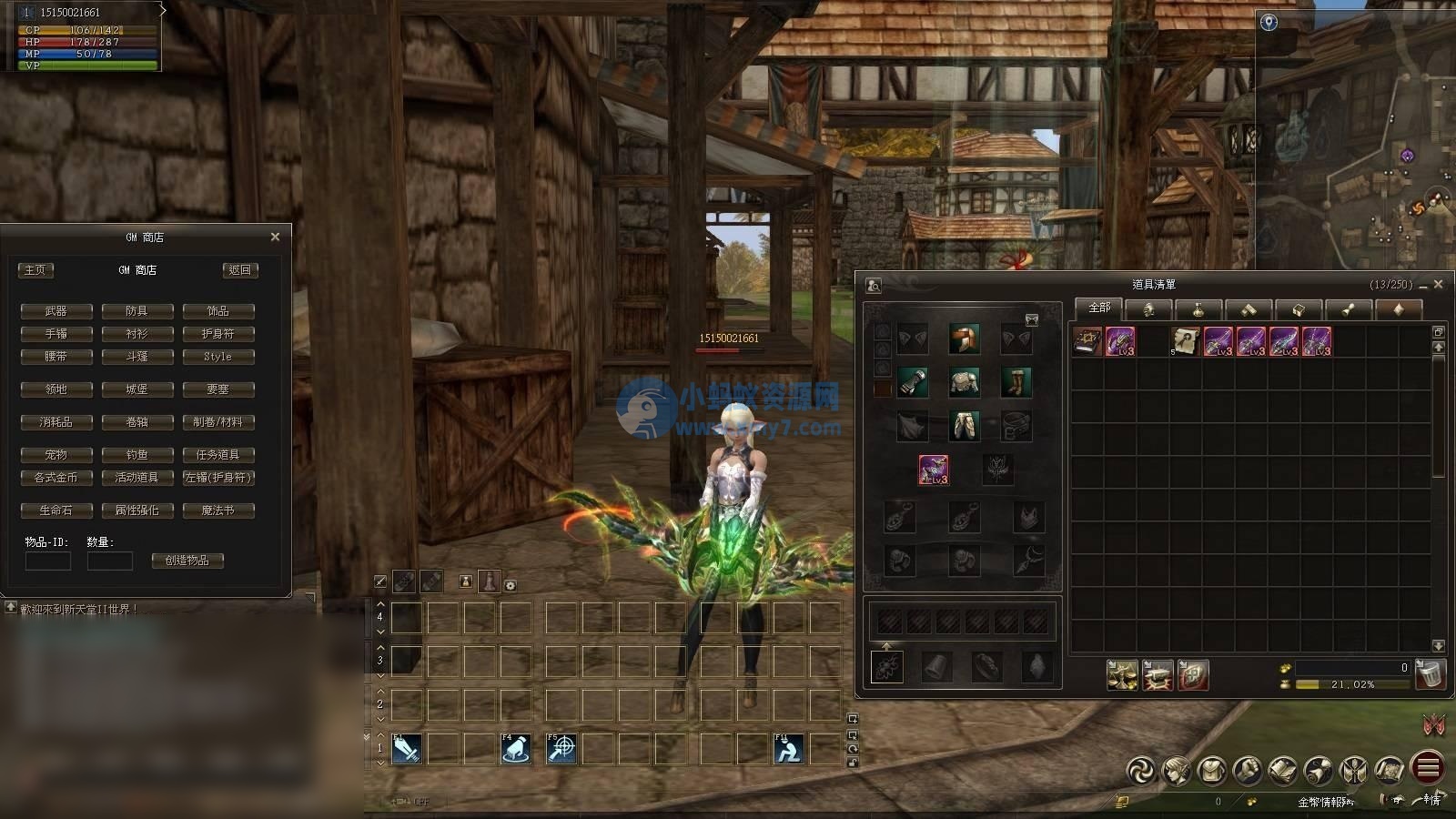Open the 防具 armor category
Image resolution: width=1456 pixels, height=819 pixels.
tap(136, 311)
